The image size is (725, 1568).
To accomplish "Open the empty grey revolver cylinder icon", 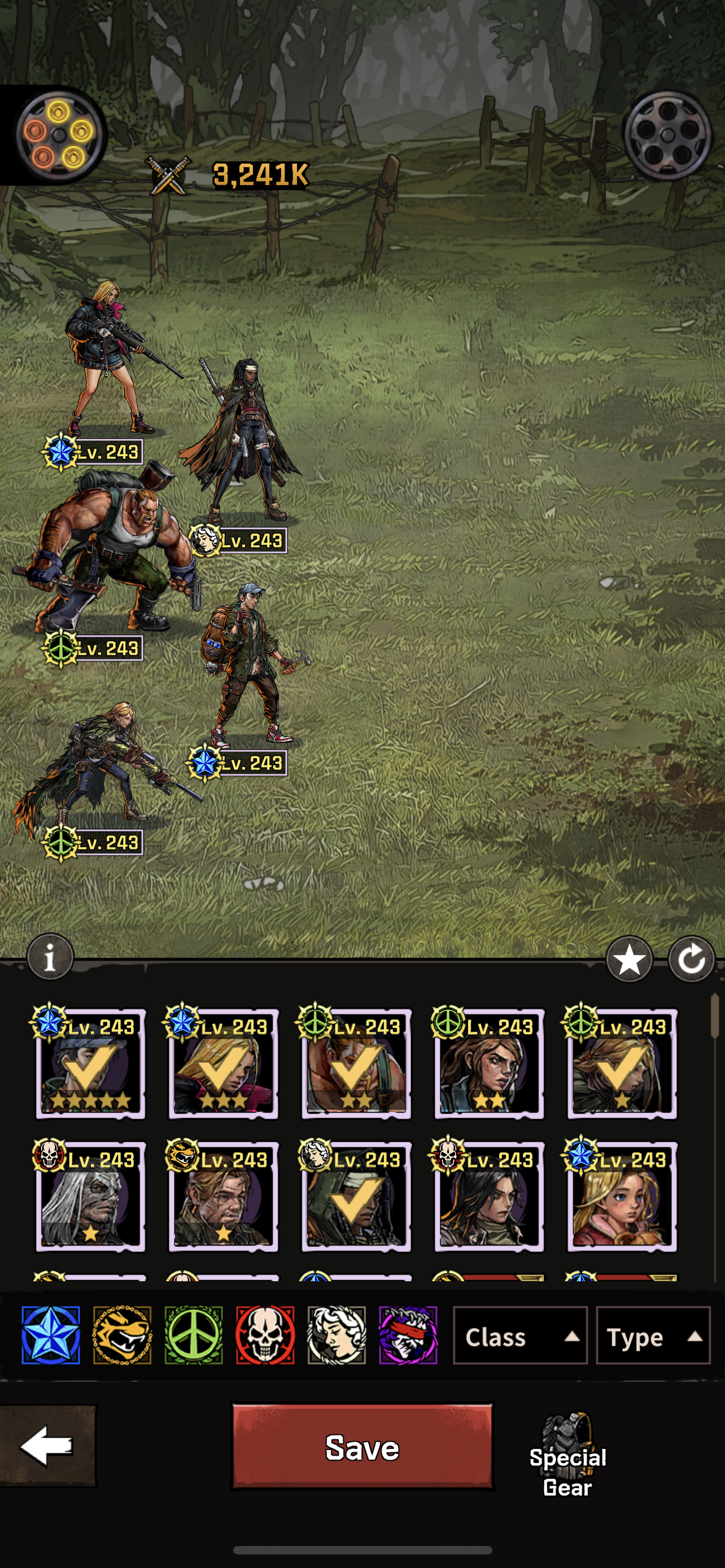I will [668, 135].
